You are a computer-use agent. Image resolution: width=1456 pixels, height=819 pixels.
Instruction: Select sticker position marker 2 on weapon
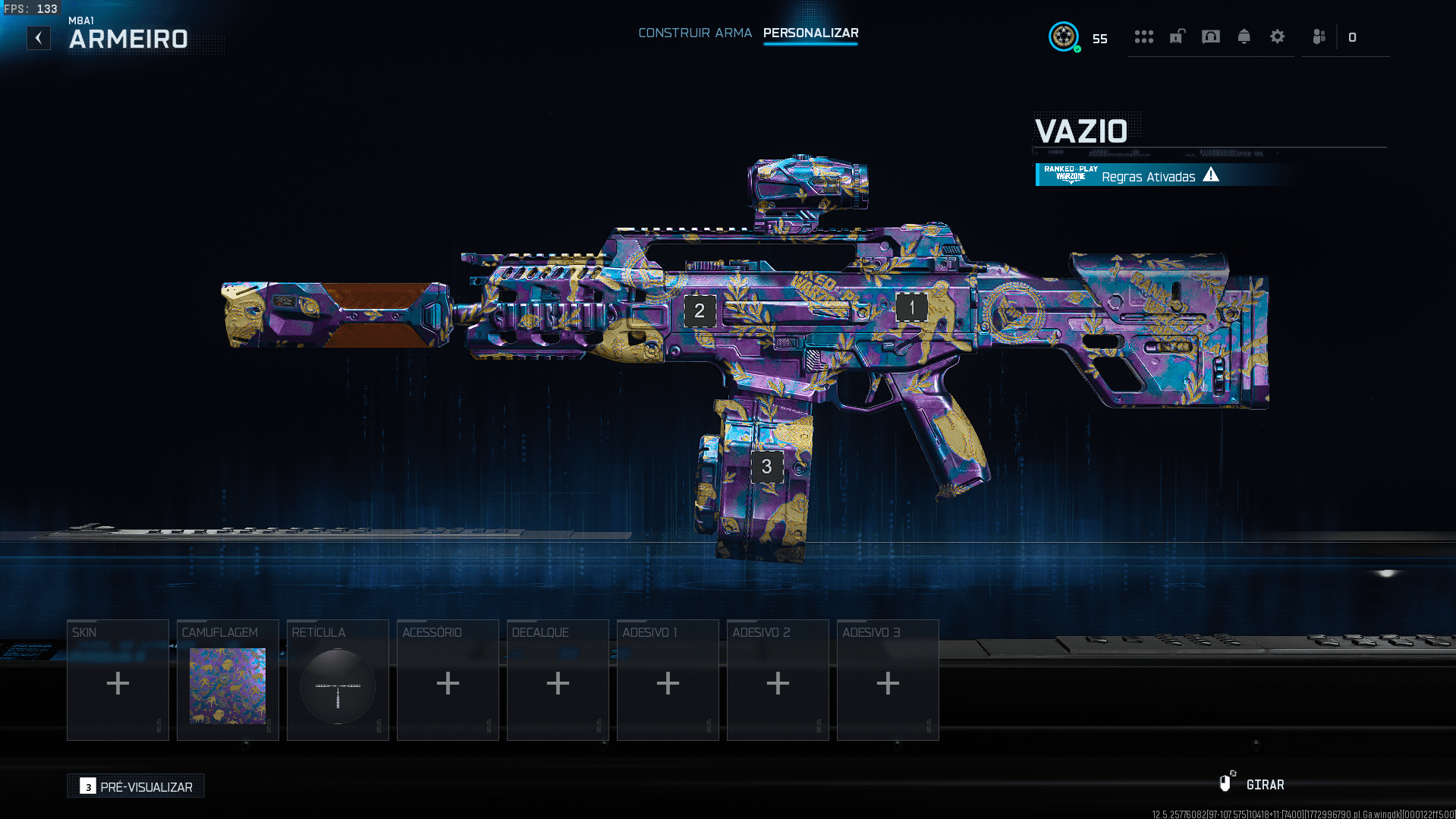pyautogui.click(x=700, y=310)
